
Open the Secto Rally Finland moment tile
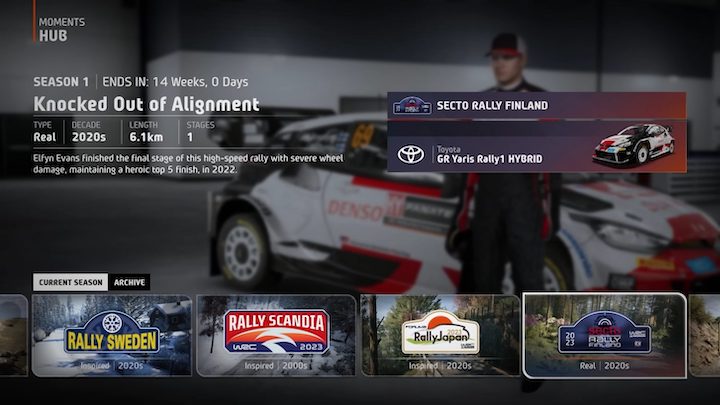[x=604, y=335]
